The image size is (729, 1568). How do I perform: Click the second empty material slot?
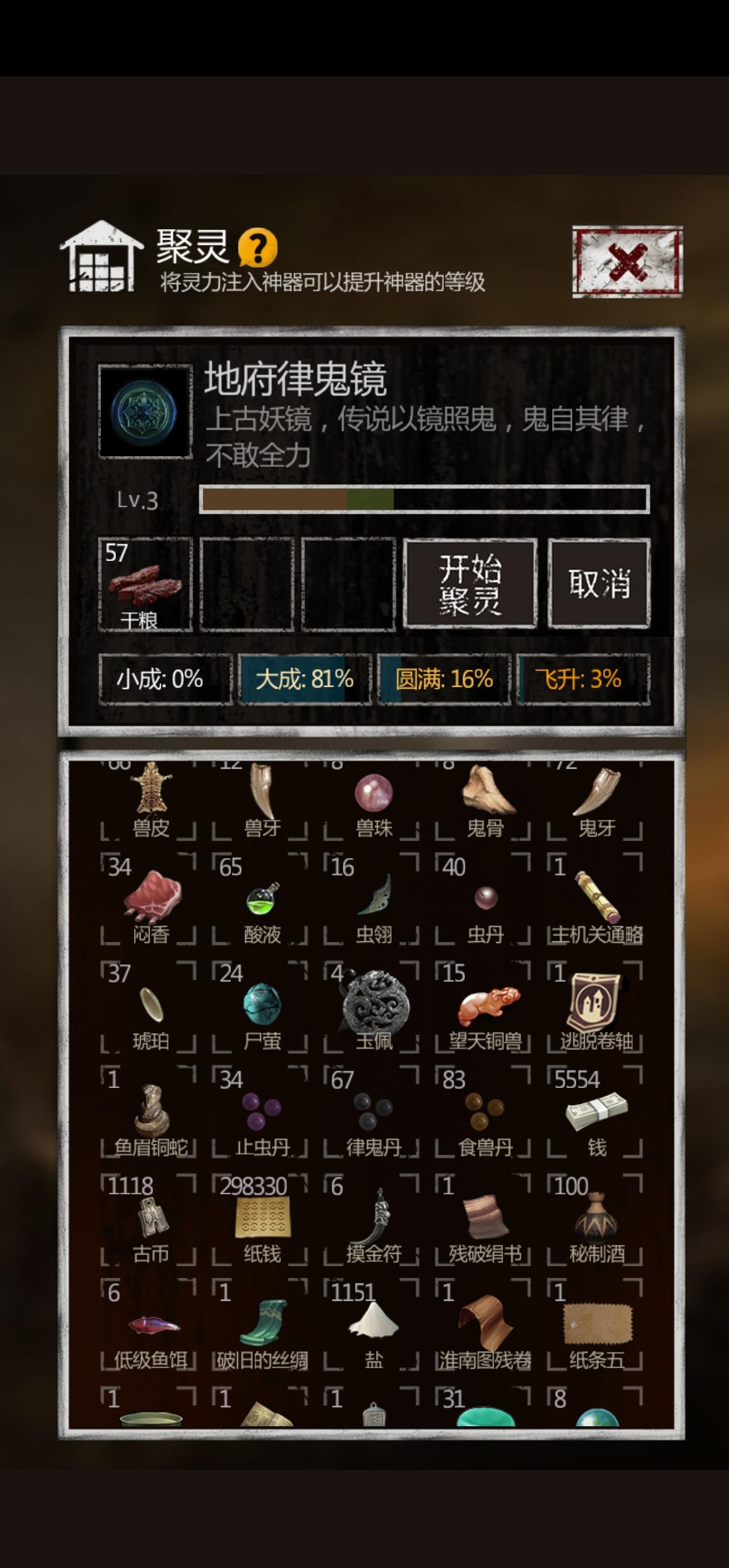247,584
